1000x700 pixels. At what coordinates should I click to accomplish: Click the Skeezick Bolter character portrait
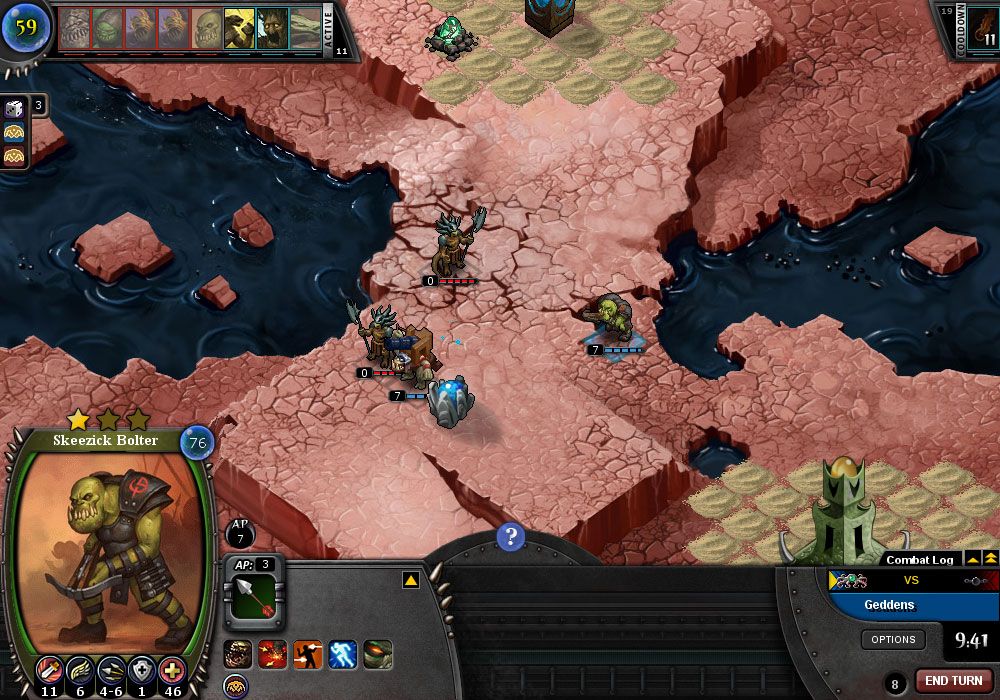[108, 545]
